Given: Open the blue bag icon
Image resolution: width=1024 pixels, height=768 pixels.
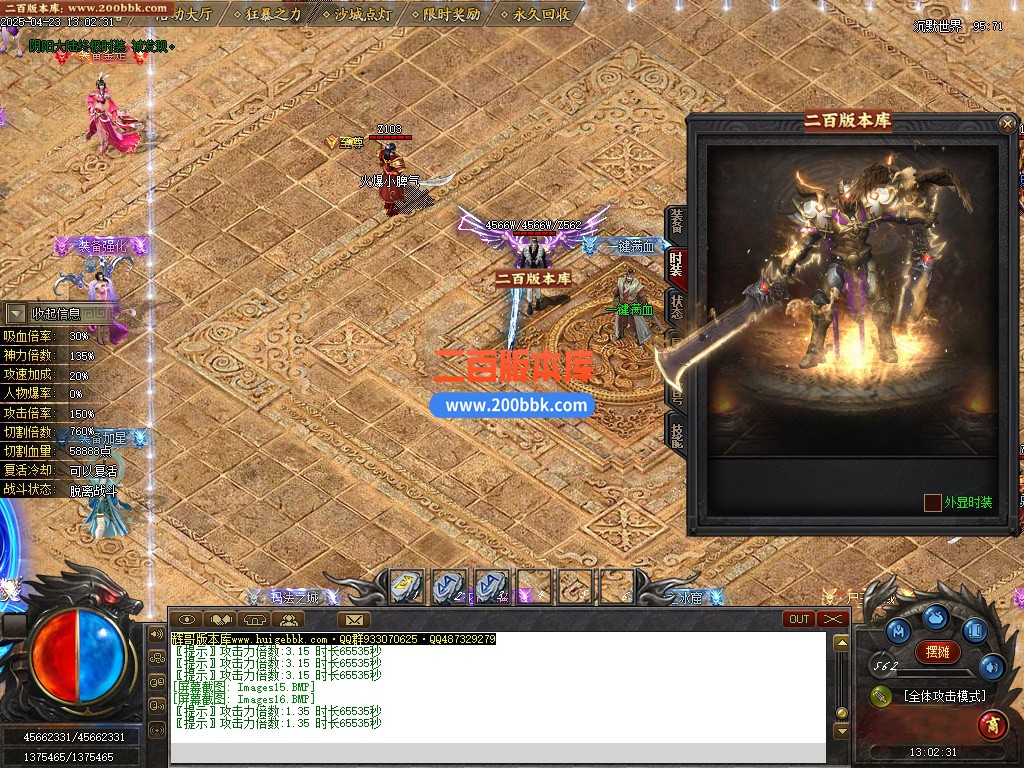Looking at the screenshot, I should (x=935, y=618).
